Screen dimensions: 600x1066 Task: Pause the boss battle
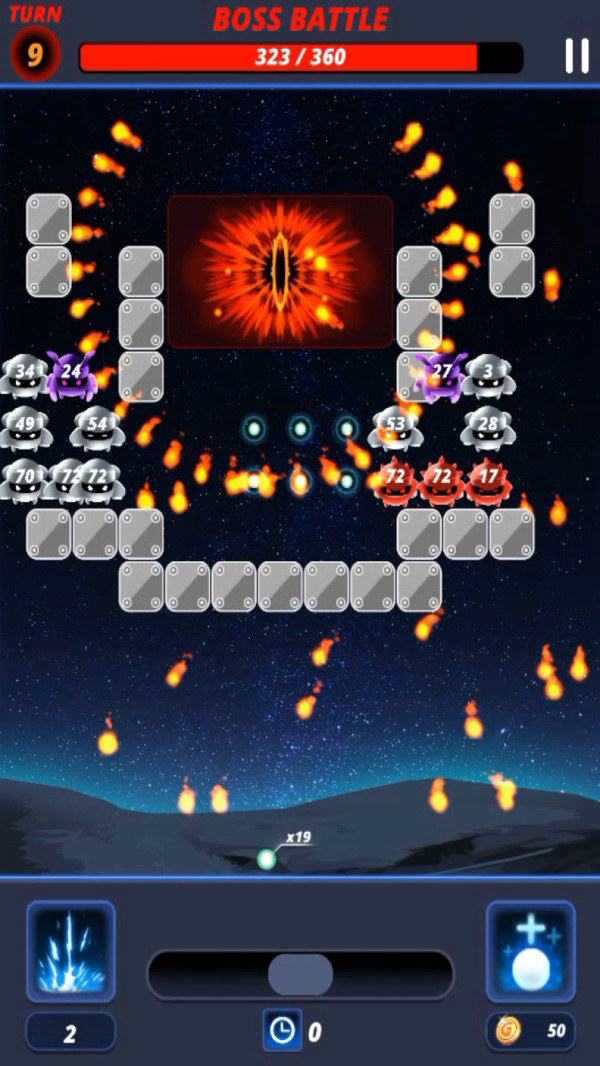576,56
